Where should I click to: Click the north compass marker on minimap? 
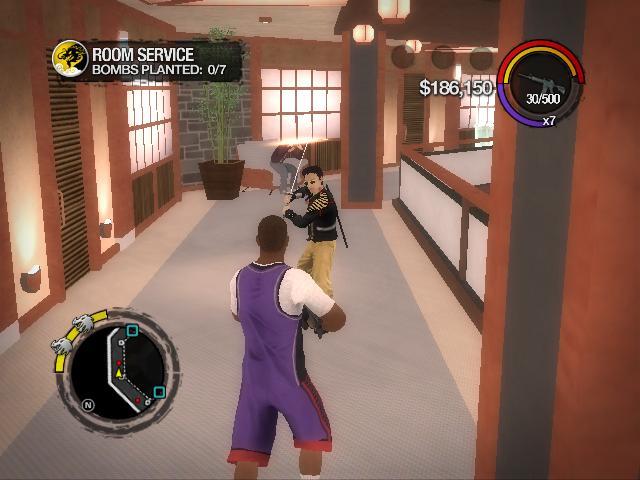[x=89, y=404]
